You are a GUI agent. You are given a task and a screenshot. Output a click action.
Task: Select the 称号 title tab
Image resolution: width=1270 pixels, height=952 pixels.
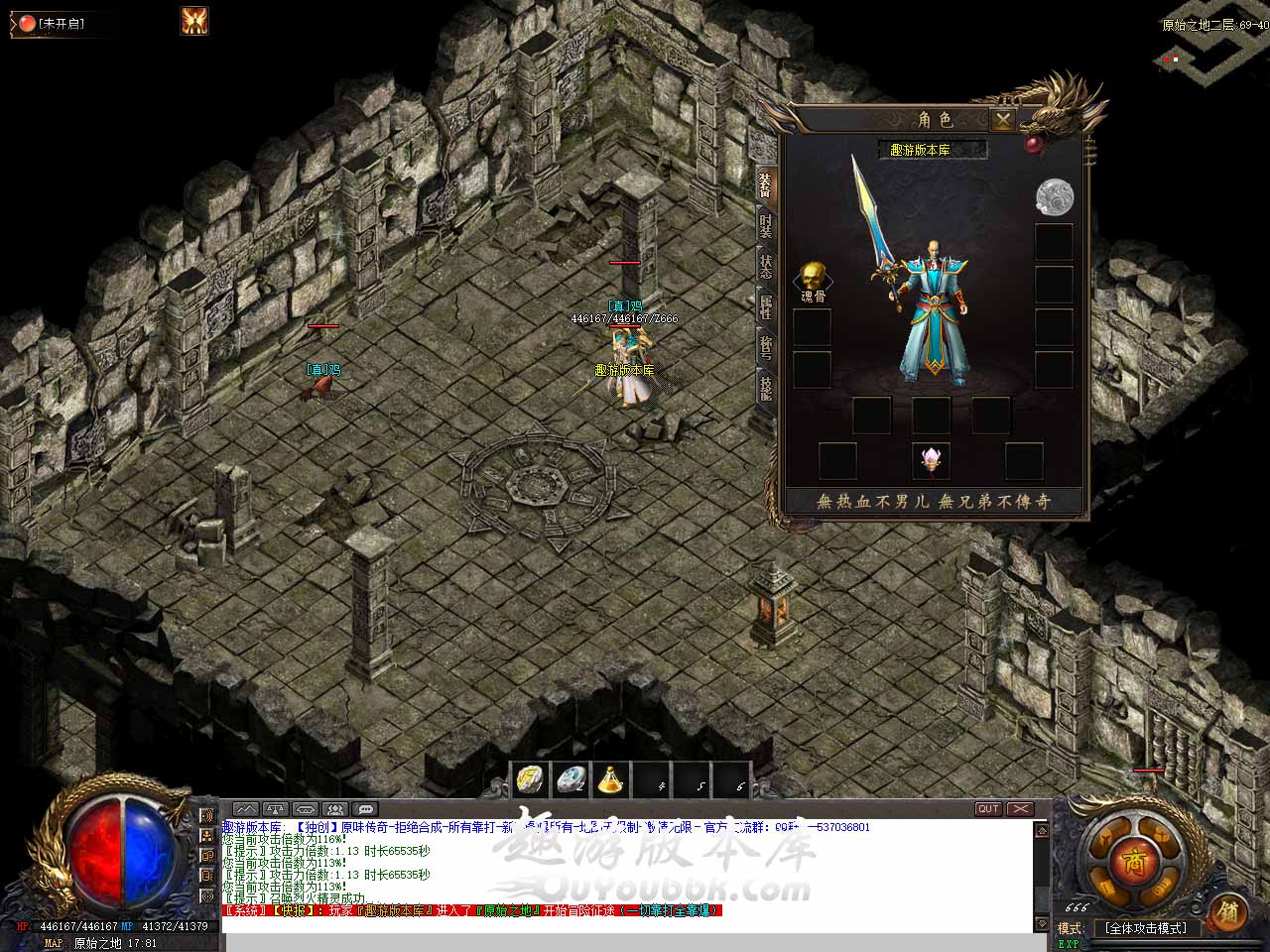[765, 347]
